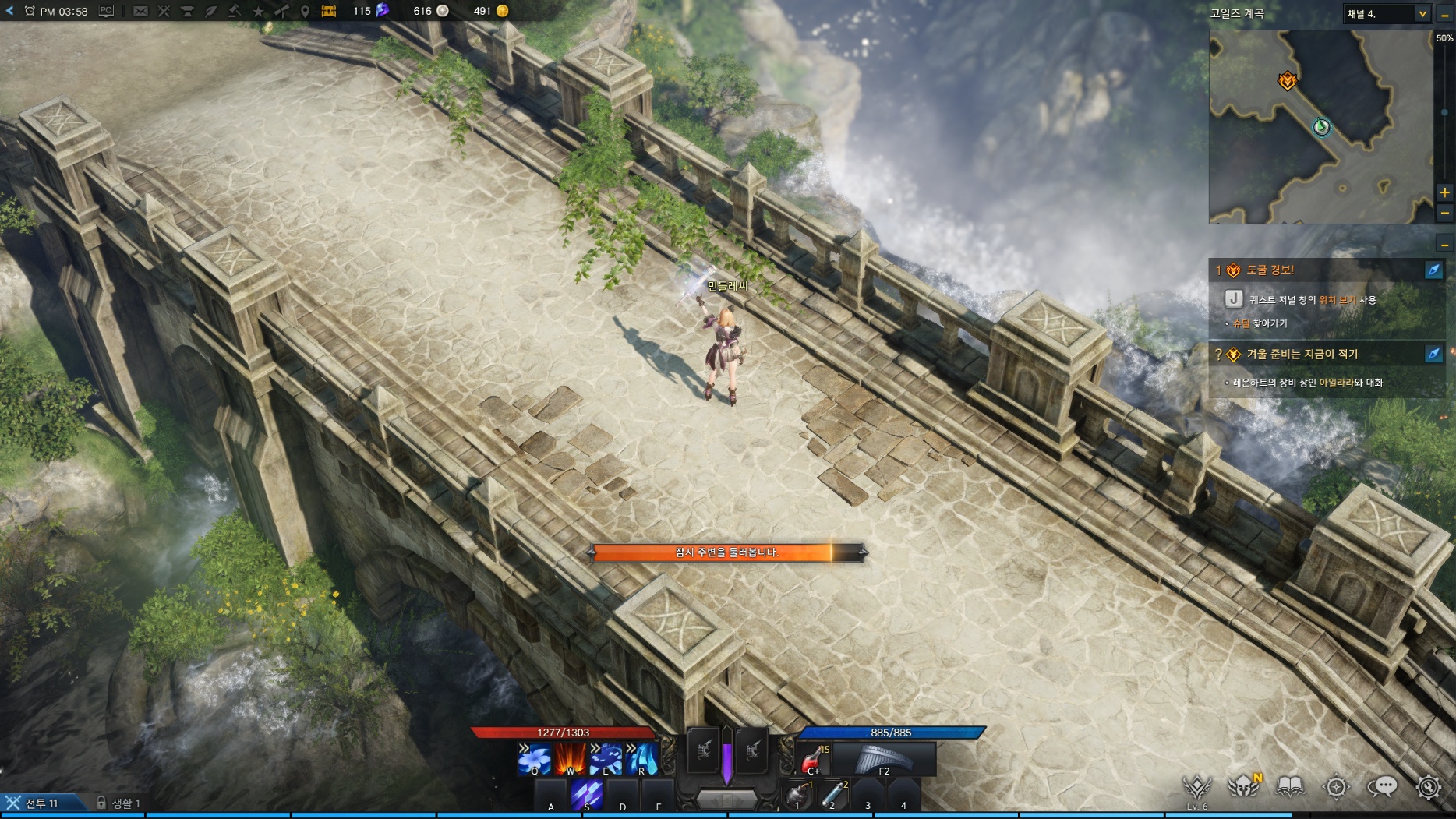
Task: Open the settings gear wrench icon
Action: coord(1428,787)
